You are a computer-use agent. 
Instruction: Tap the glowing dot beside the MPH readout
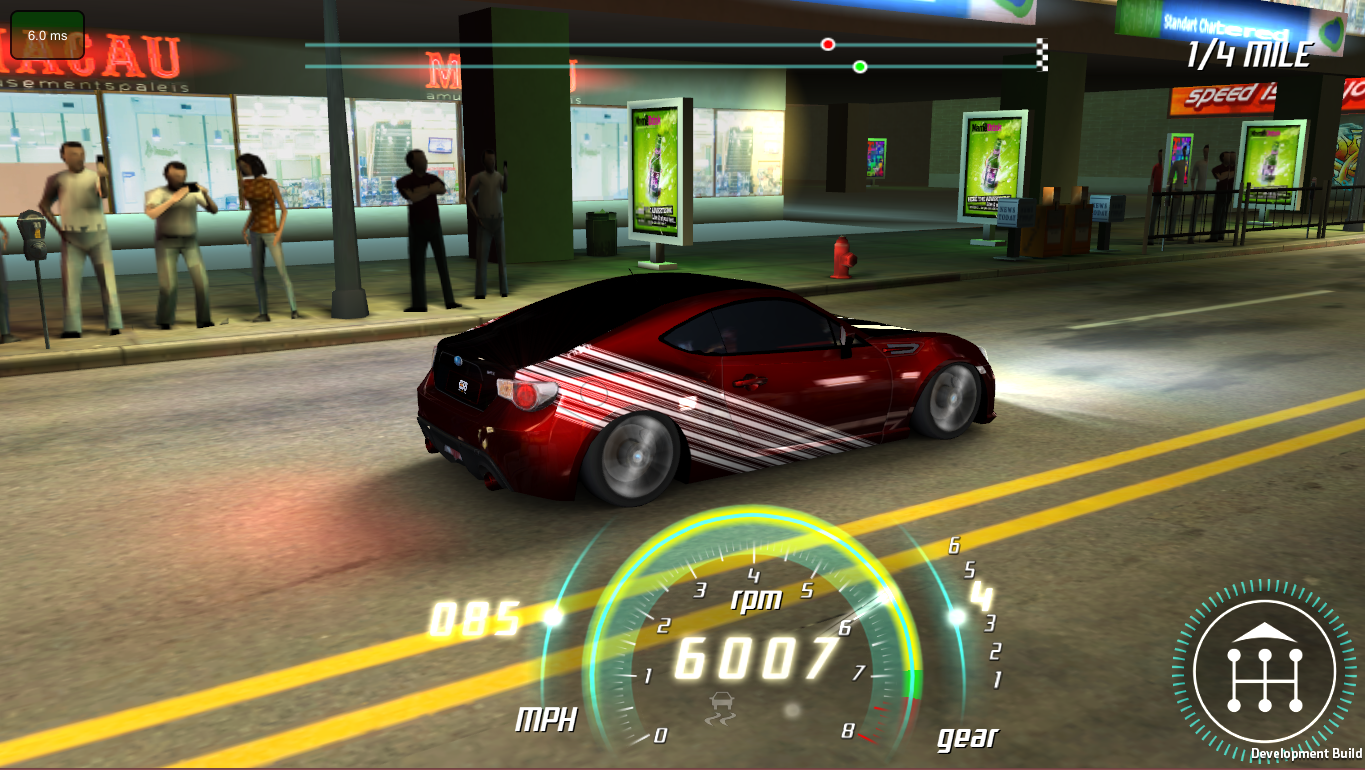tap(551, 615)
